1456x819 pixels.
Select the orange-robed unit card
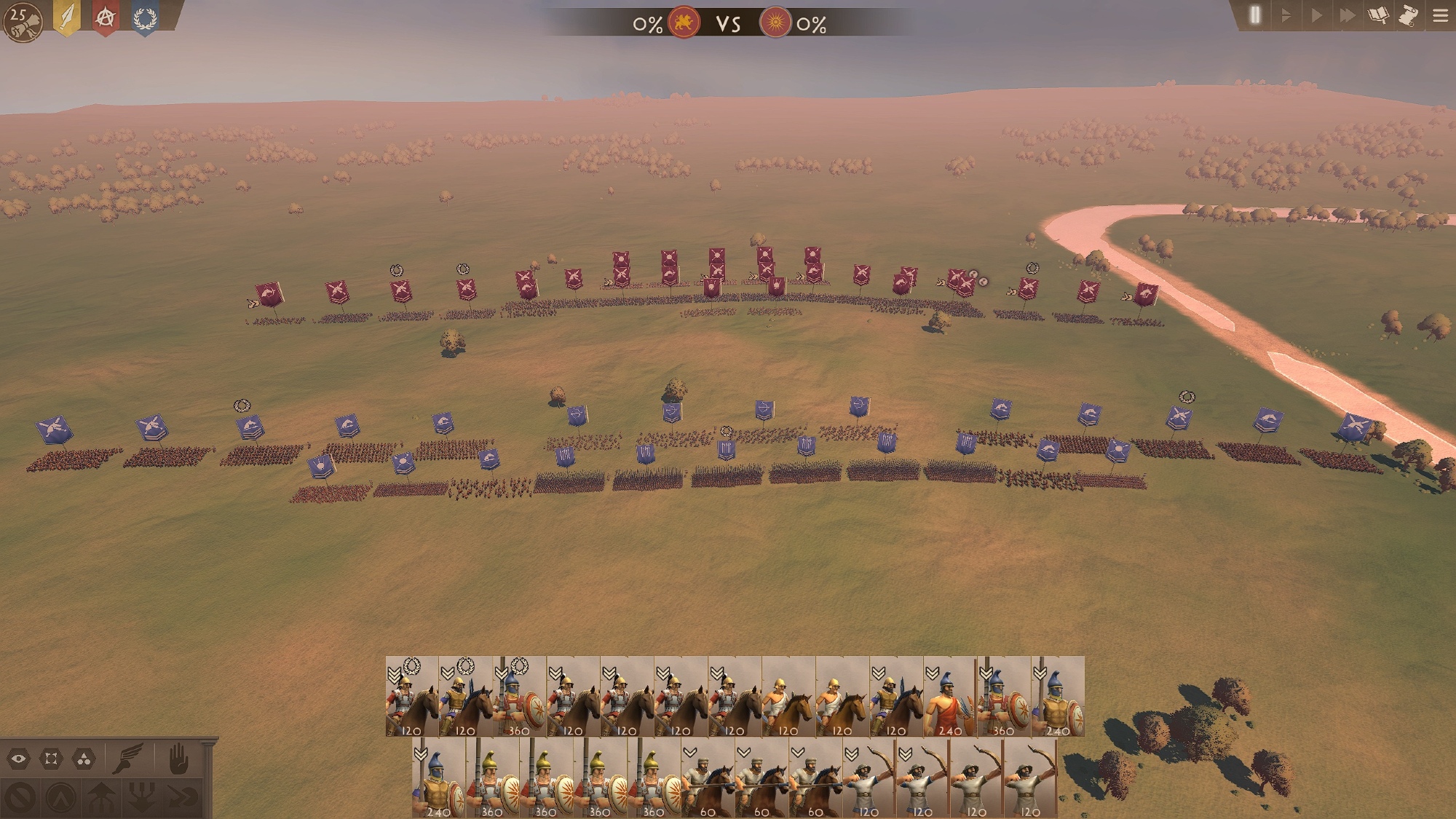coord(950,697)
